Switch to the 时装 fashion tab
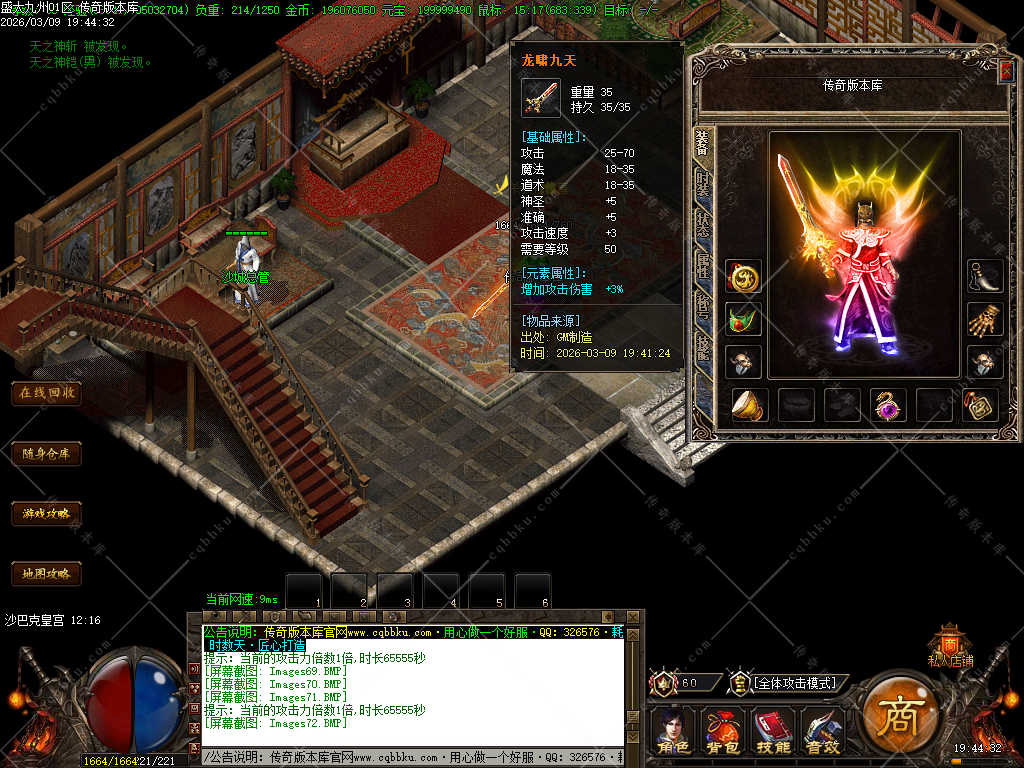The width and height of the screenshot is (1024, 768). pyautogui.click(x=703, y=186)
